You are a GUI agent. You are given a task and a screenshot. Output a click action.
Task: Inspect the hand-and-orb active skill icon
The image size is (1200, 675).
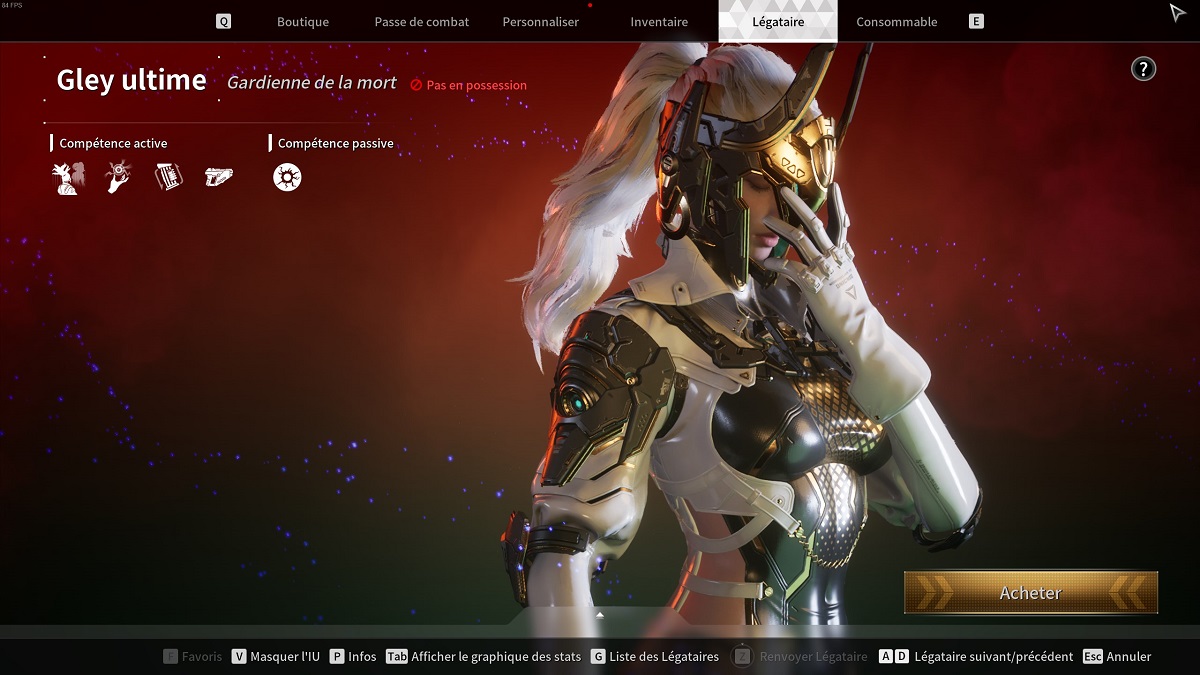tap(118, 178)
